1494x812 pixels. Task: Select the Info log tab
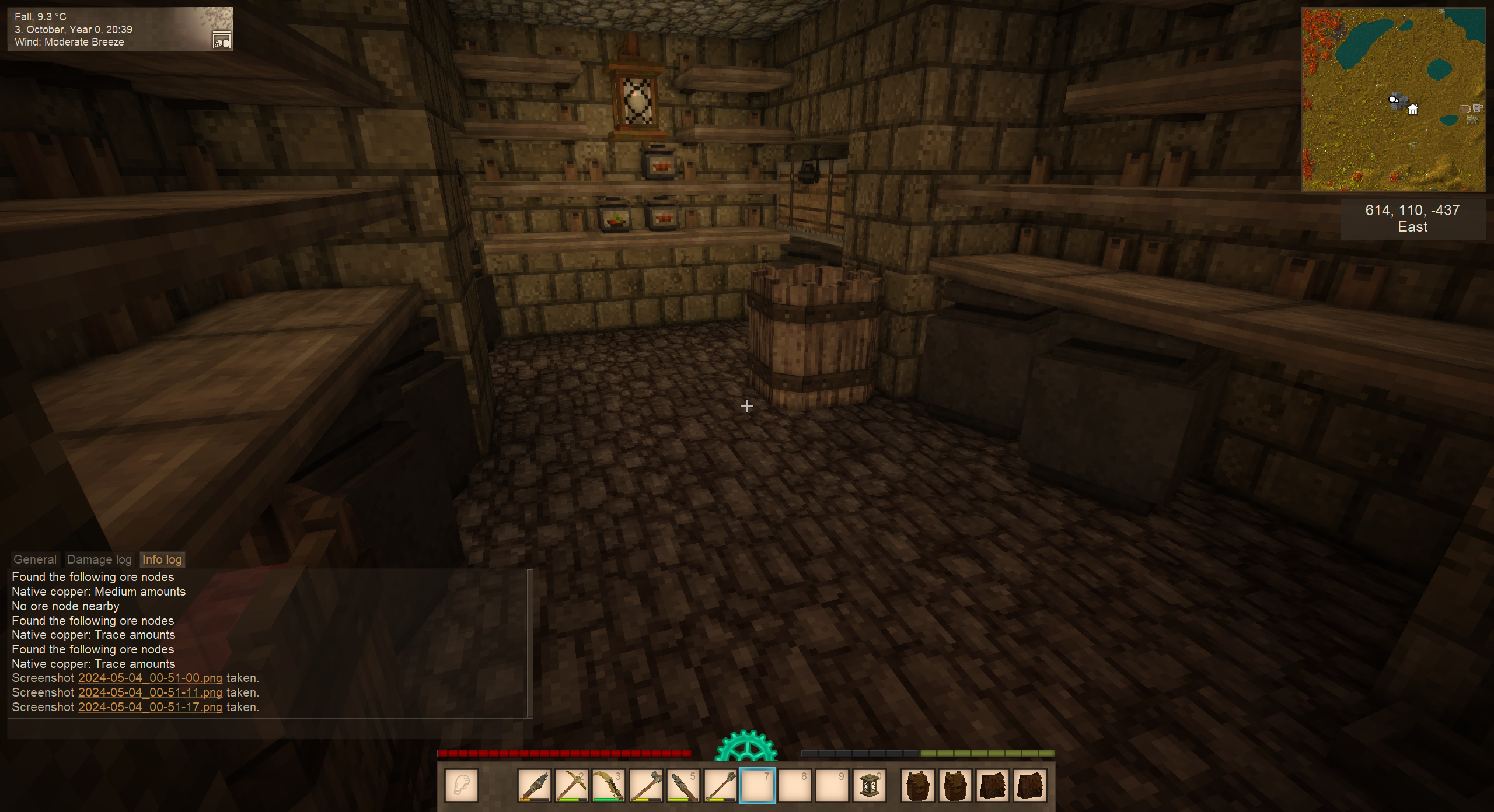click(162, 559)
